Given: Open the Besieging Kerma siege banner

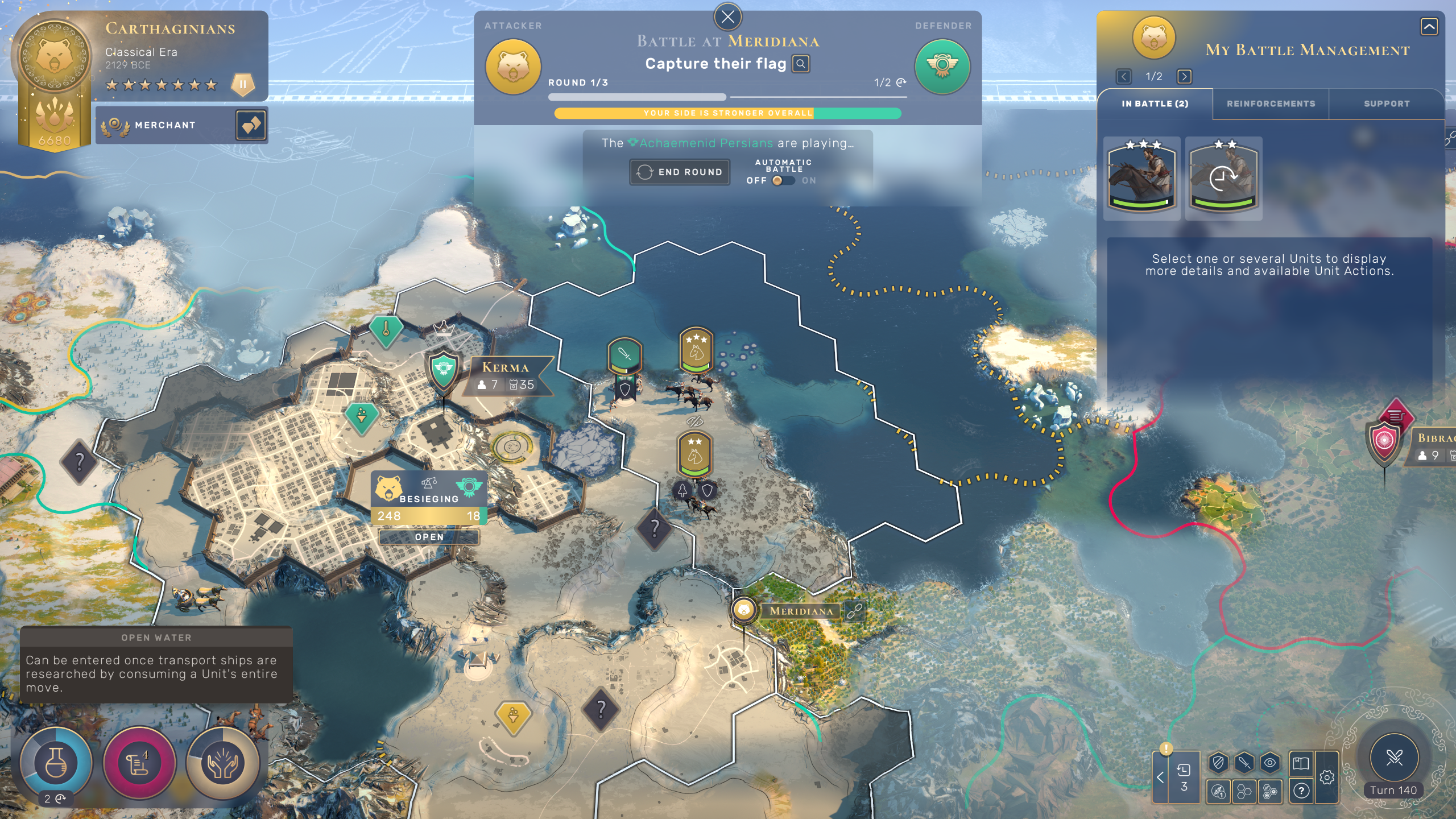Looking at the screenshot, I should click(x=429, y=498).
